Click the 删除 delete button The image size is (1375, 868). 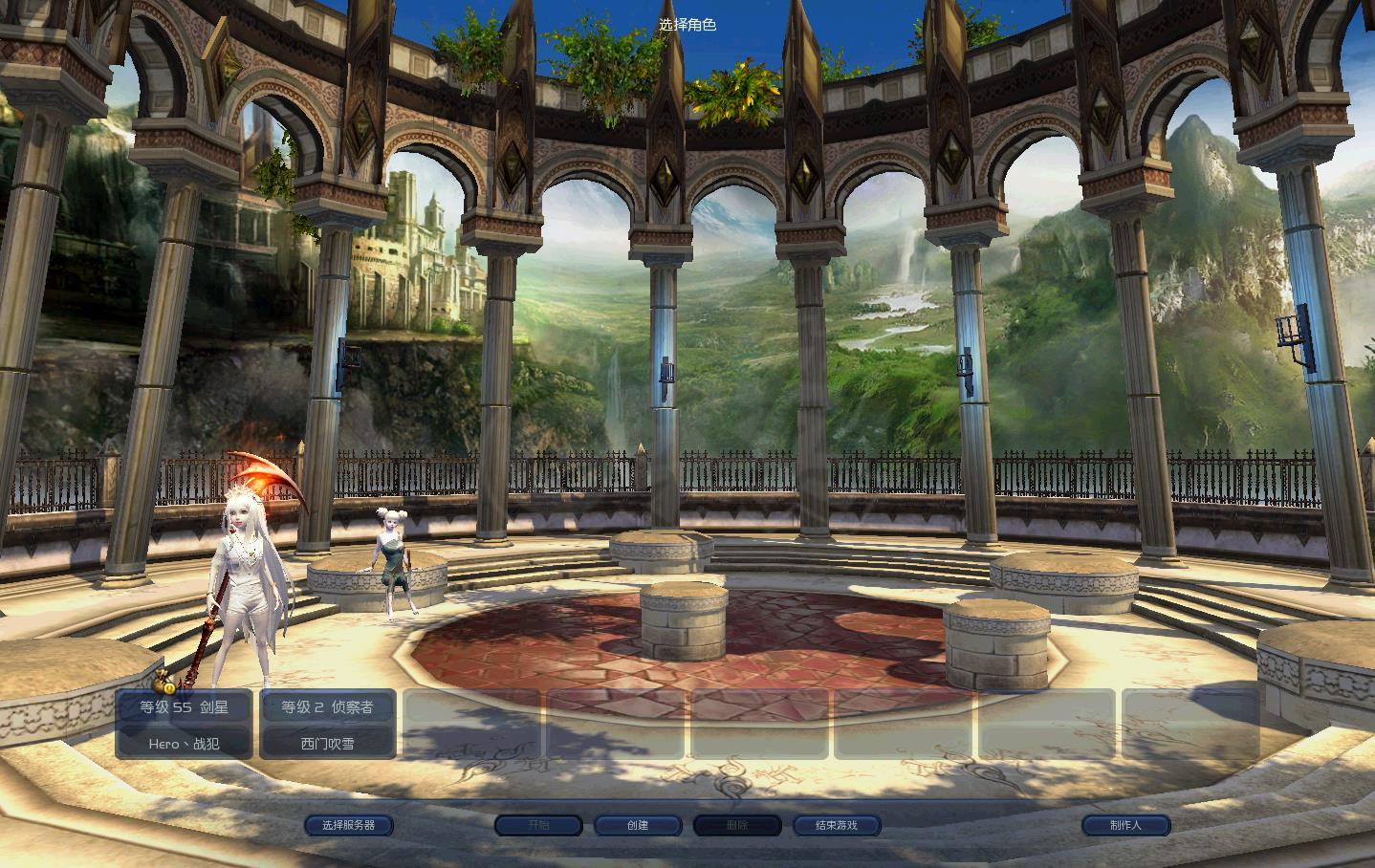click(737, 825)
